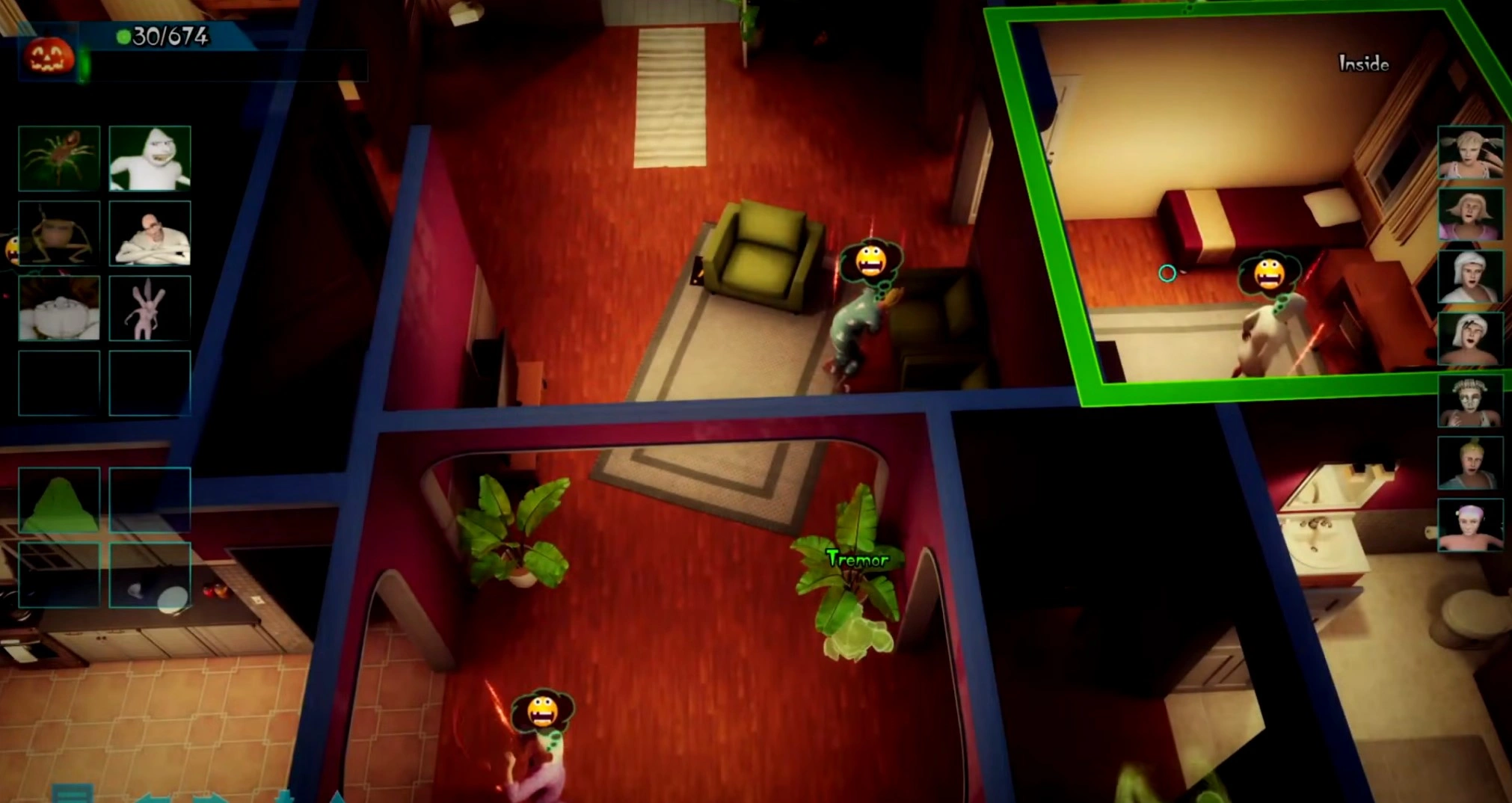Click the Inside label on the green panel
1512x803 pixels.
(1362, 64)
